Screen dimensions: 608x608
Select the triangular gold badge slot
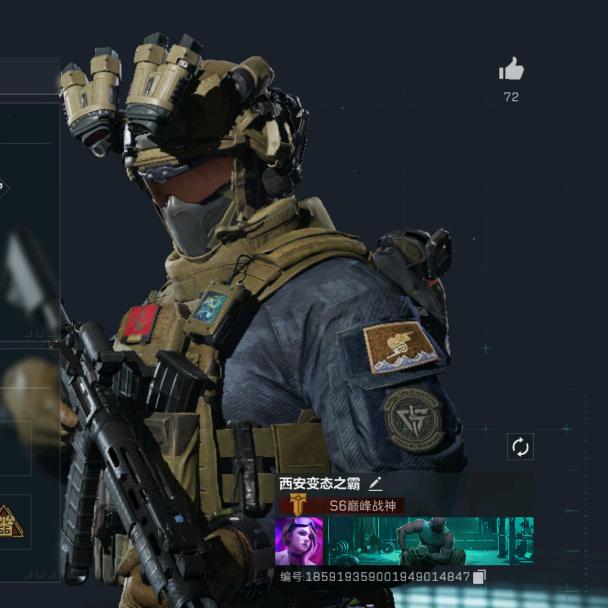coord(9,521)
